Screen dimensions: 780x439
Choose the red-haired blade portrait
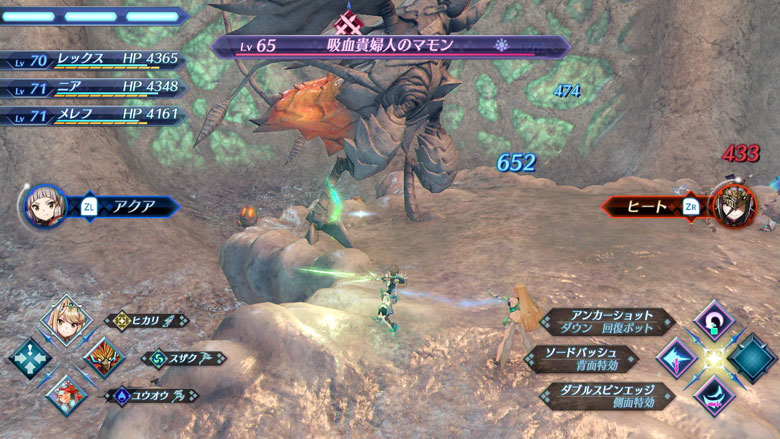(66, 395)
